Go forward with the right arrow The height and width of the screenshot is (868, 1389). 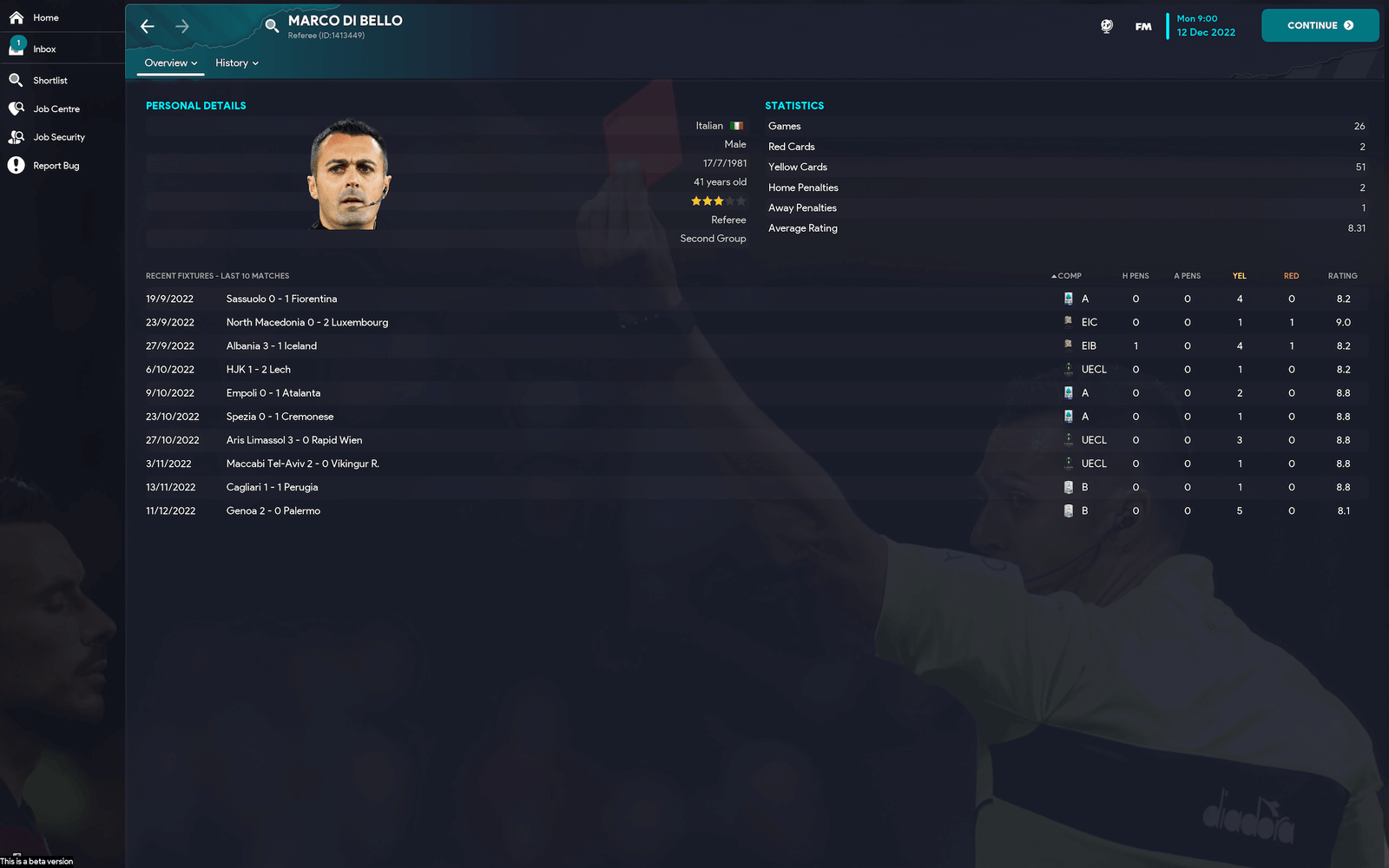[x=182, y=26]
